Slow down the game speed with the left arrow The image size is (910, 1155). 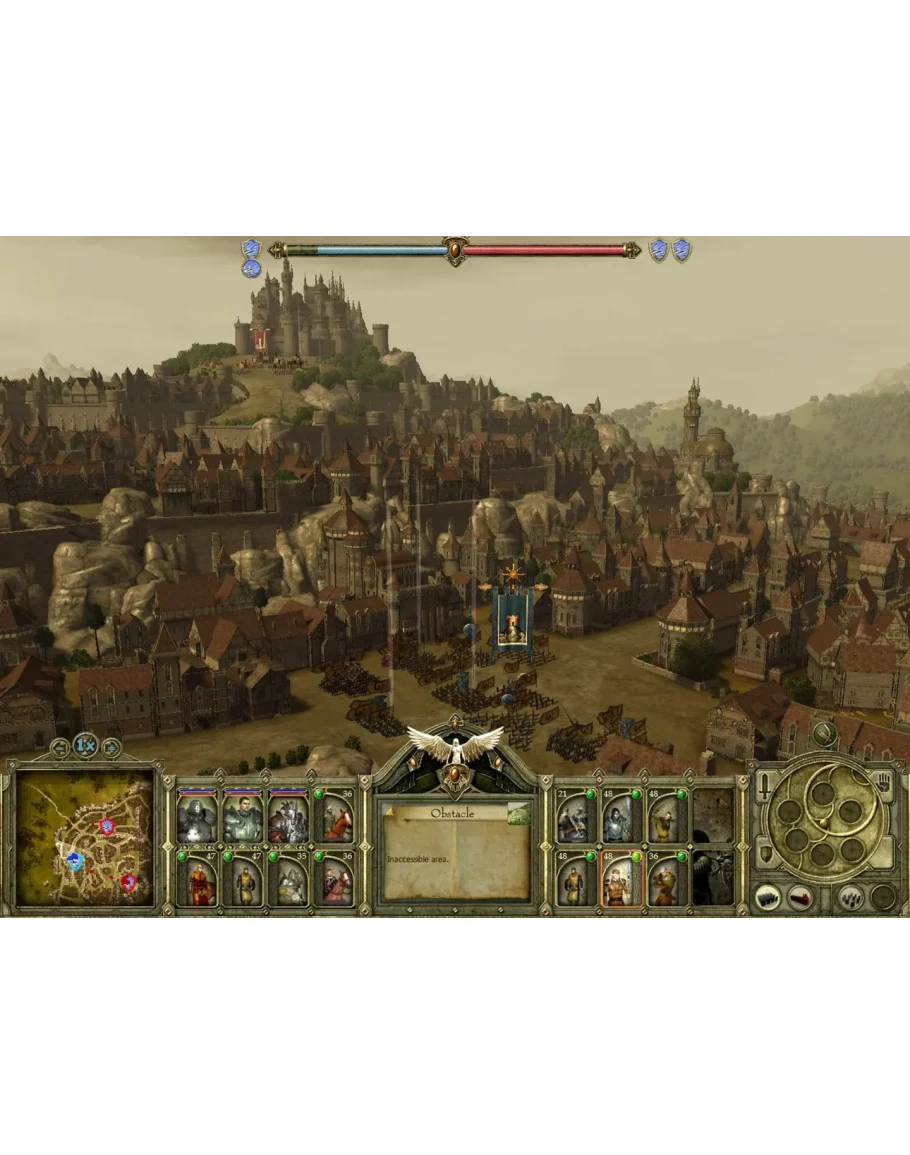(60, 745)
